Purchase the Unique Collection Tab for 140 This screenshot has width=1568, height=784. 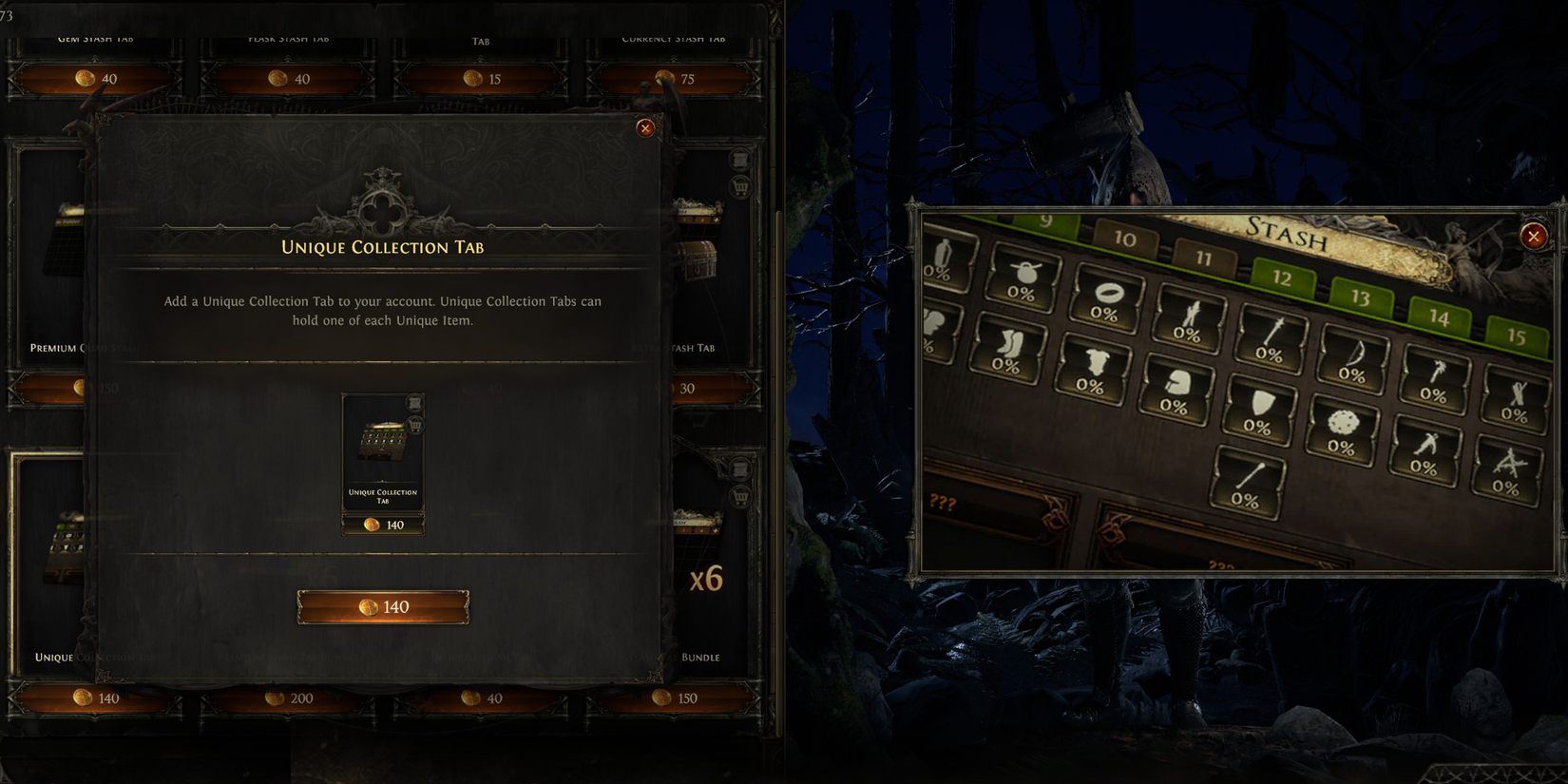(383, 606)
